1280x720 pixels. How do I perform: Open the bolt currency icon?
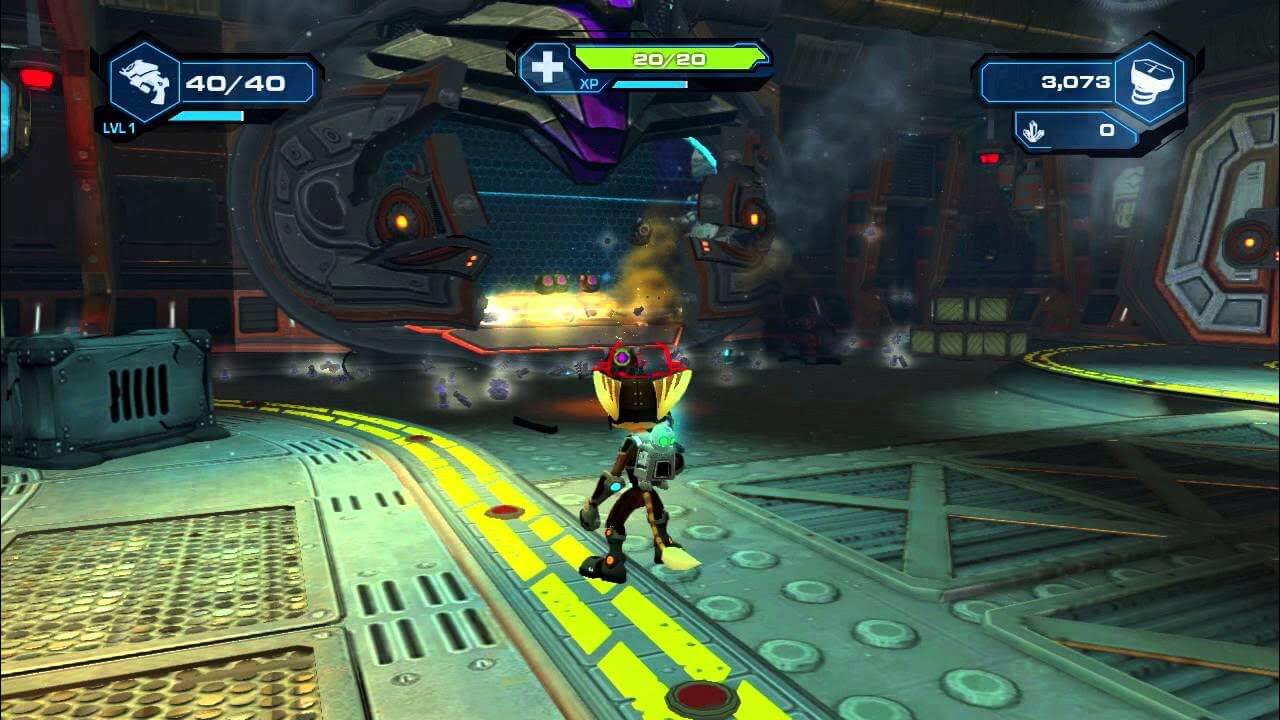pyautogui.click(x=1151, y=83)
